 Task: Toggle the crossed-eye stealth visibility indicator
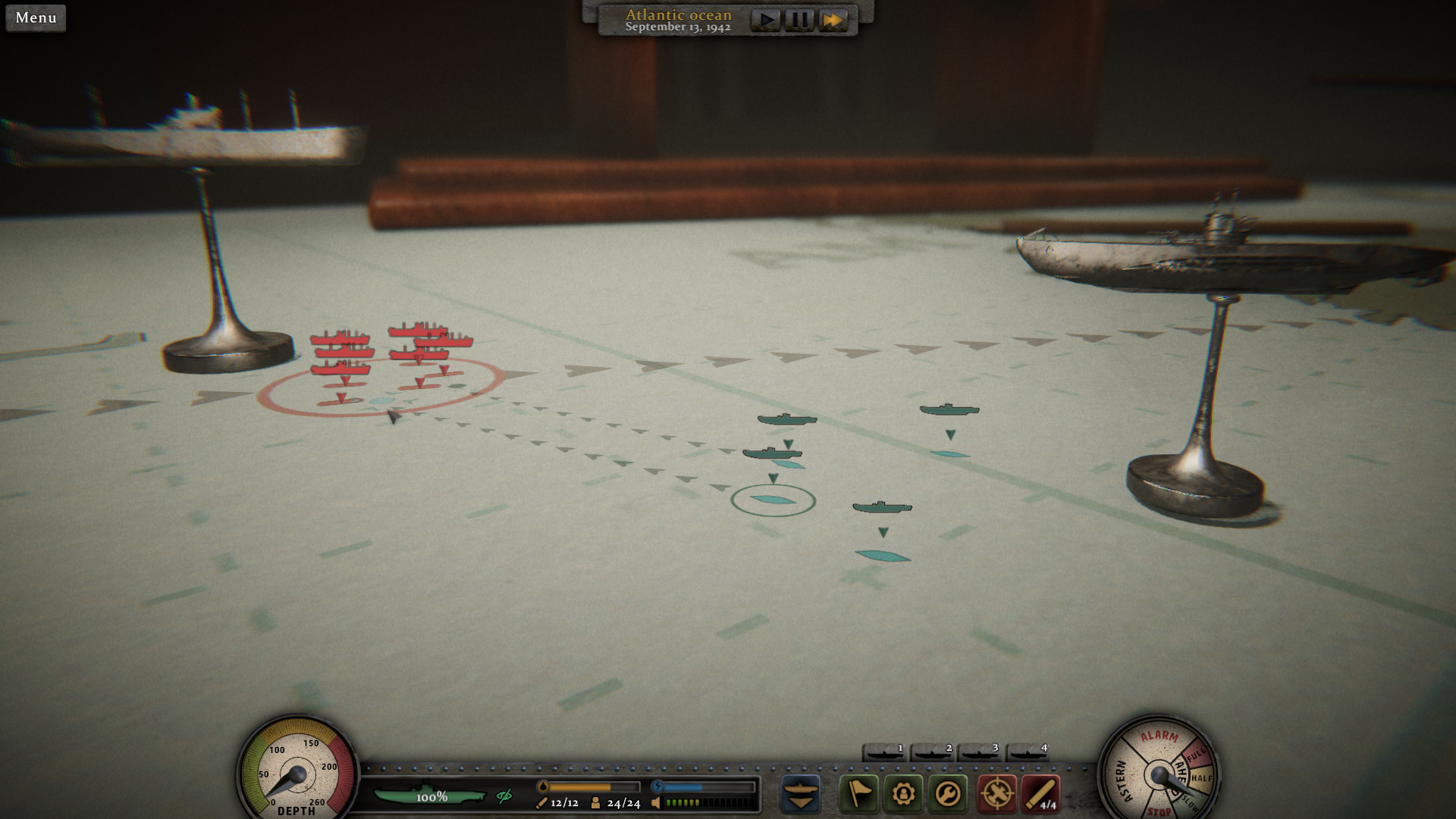504,796
